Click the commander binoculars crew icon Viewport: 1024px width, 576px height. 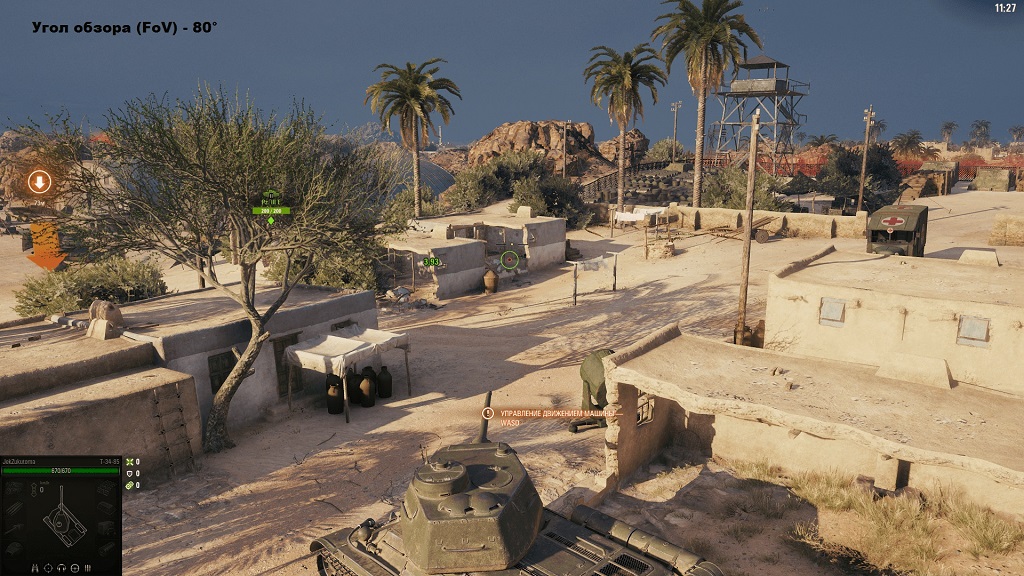coord(35,568)
